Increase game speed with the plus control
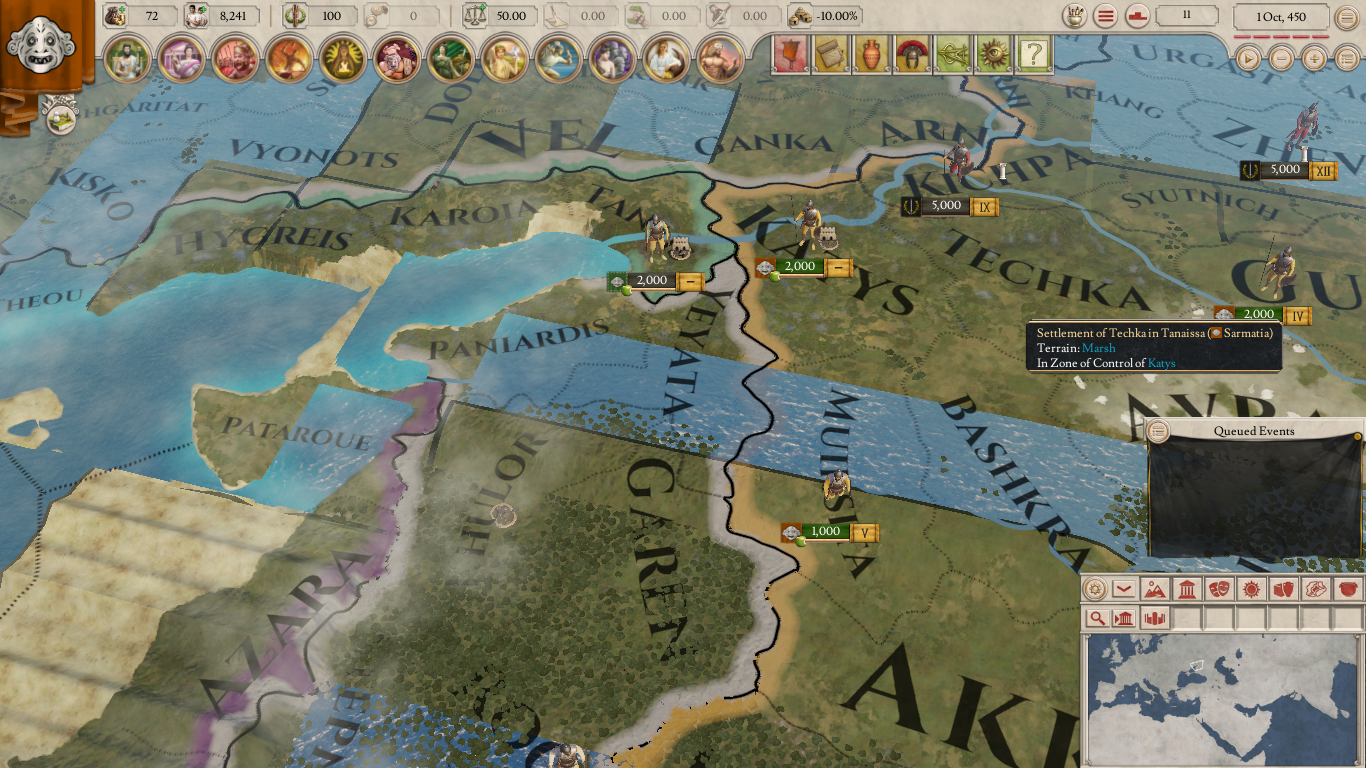Viewport: 1366px width, 768px height. coord(1315,59)
